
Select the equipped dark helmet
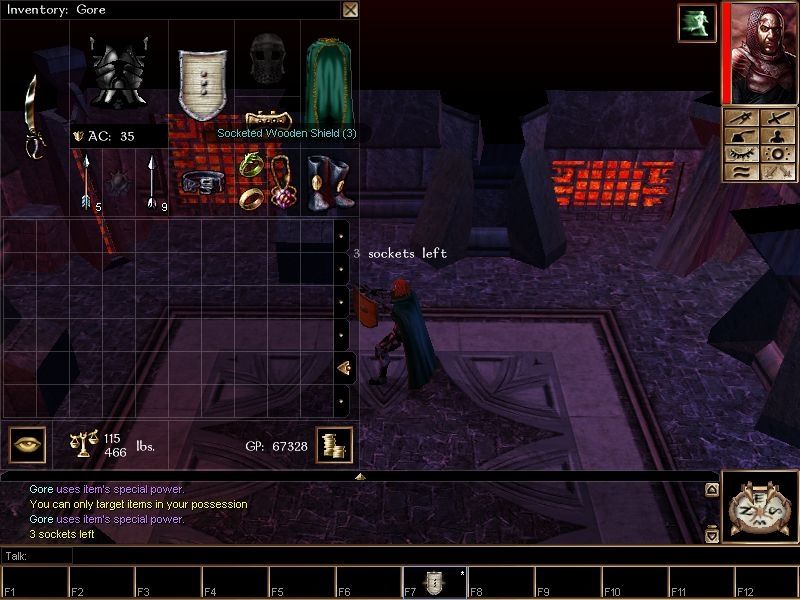click(x=267, y=60)
